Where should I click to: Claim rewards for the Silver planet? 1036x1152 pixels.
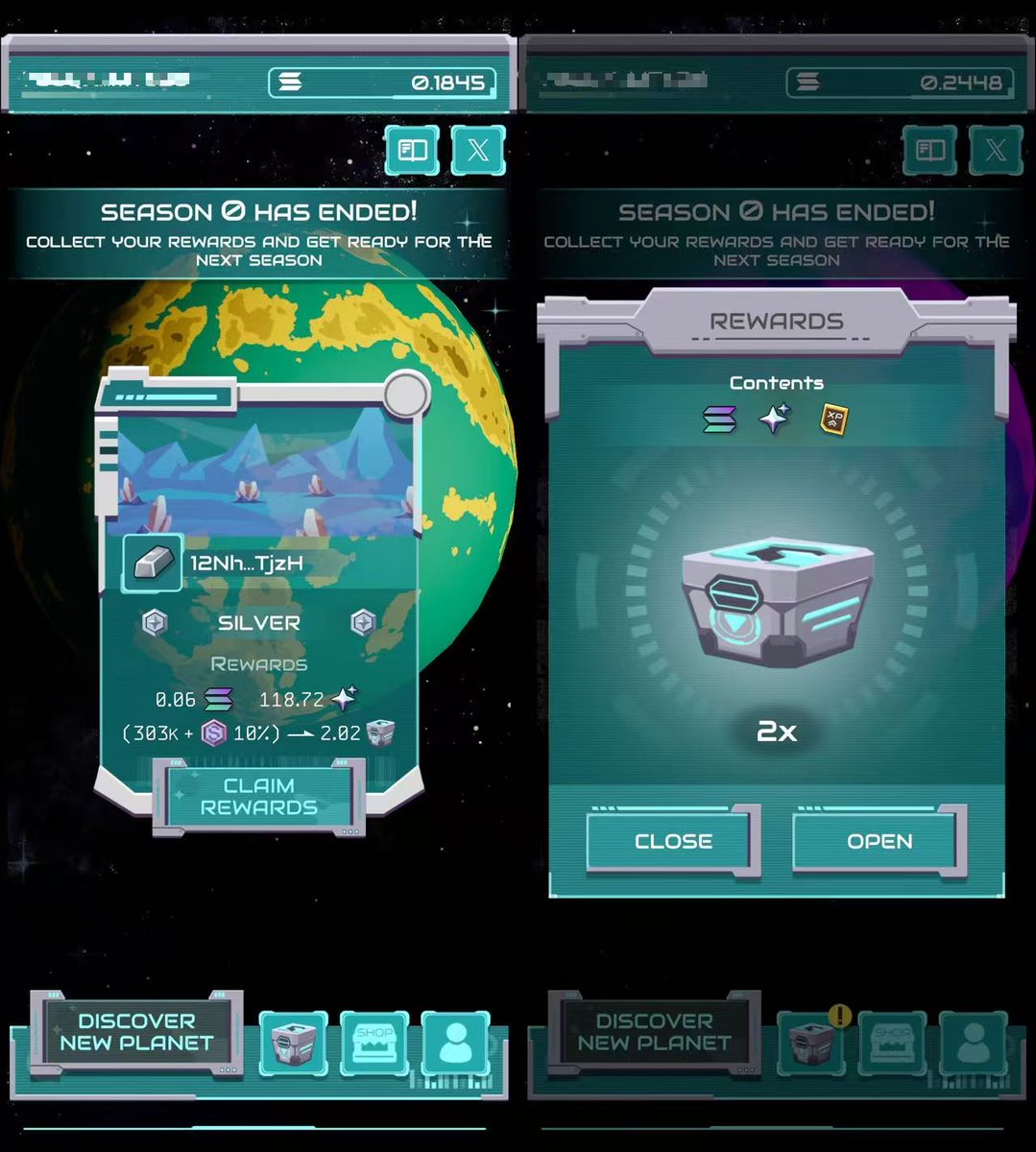tap(258, 796)
